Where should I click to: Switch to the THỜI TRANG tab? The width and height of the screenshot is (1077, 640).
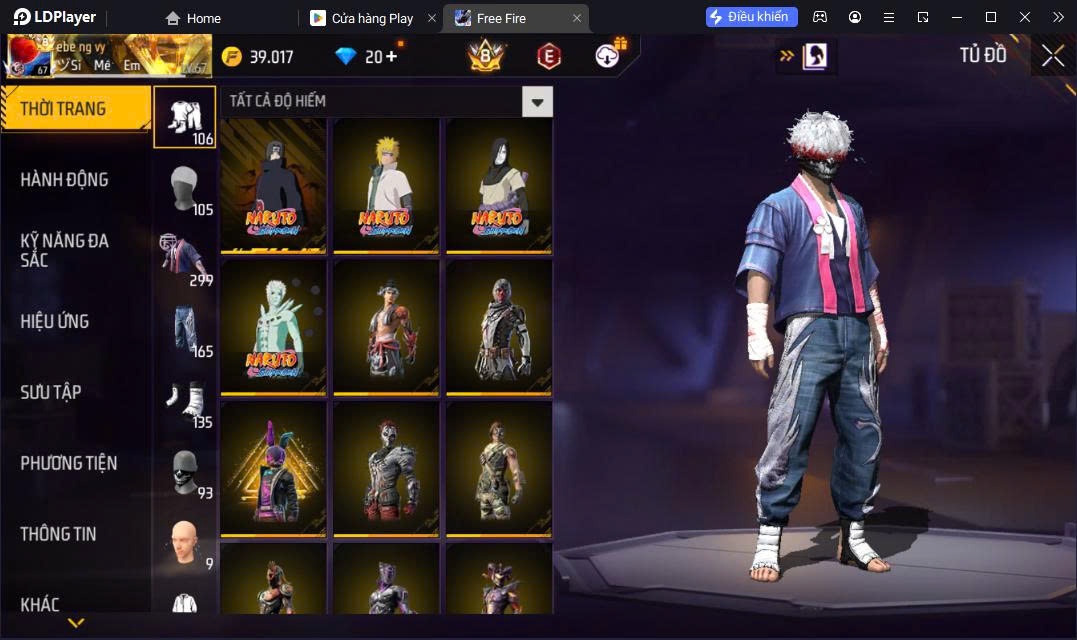(75, 109)
